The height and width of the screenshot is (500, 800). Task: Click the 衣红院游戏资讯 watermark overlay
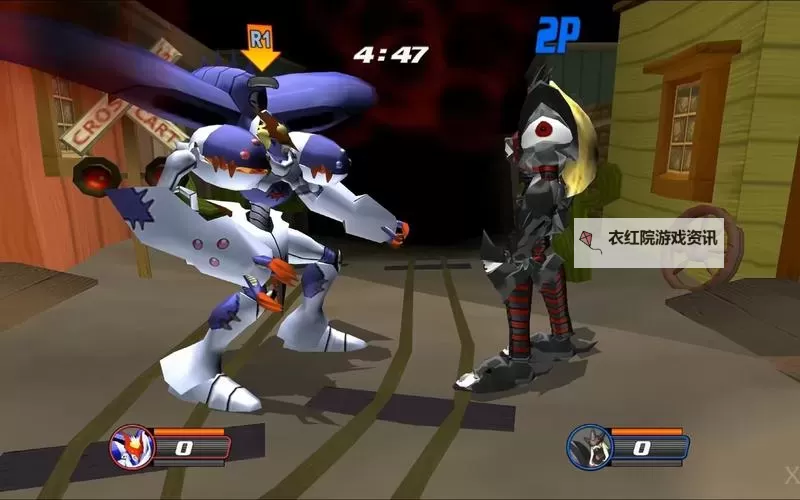(648, 240)
